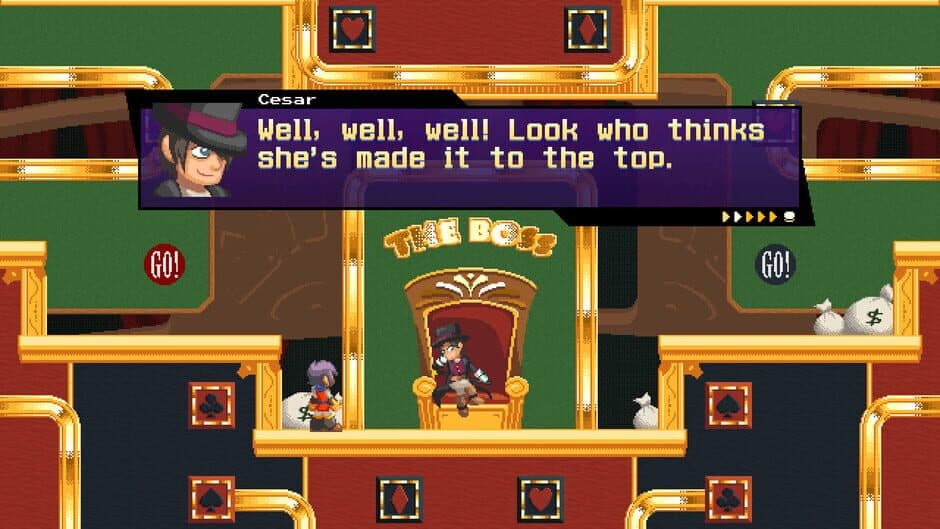Click Cesar's dialogue text box to continue
Image resolution: width=940 pixels, height=529 pixels.
[x=510, y=146]
